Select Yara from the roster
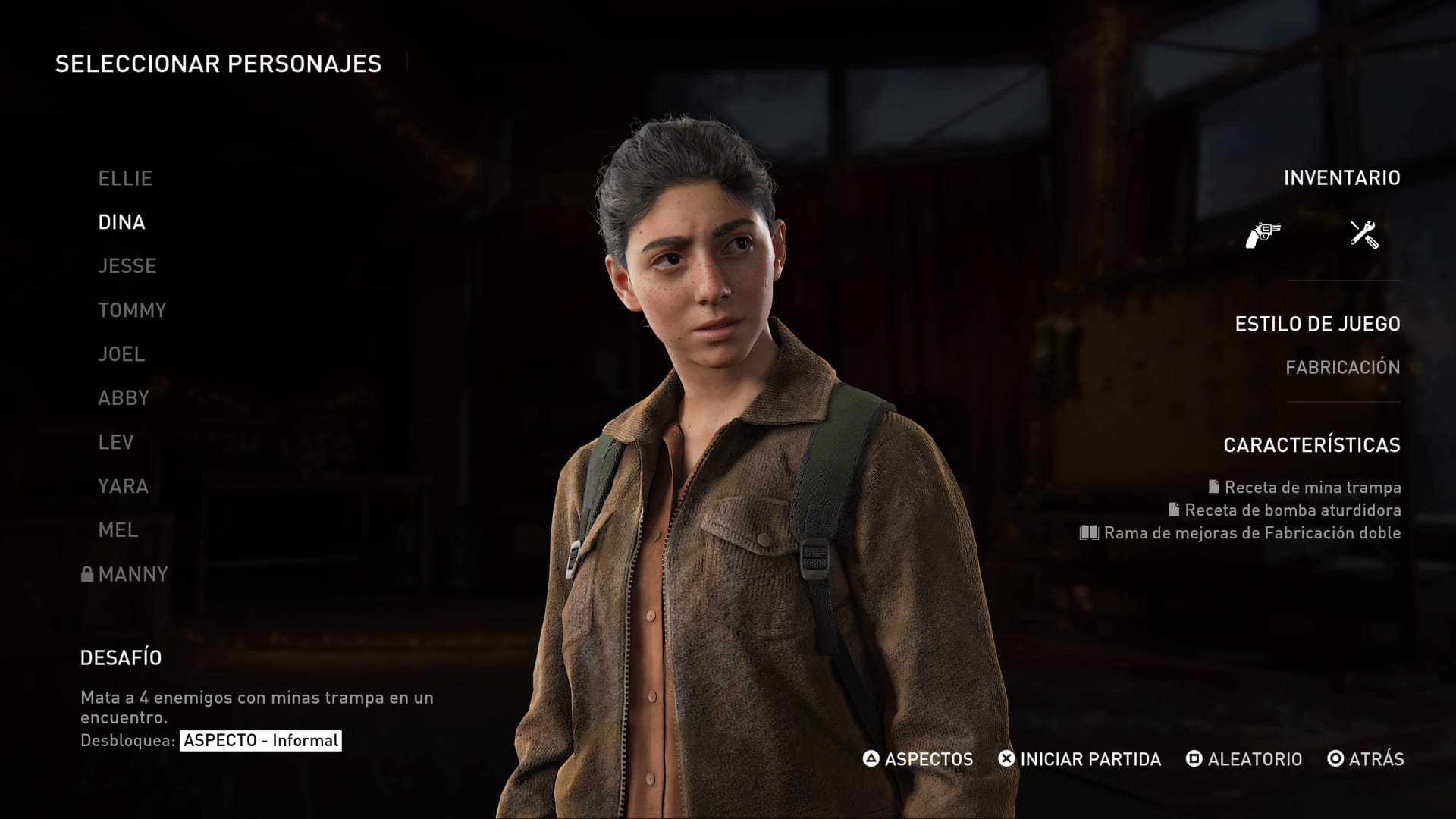 click(x=123, y=486)
